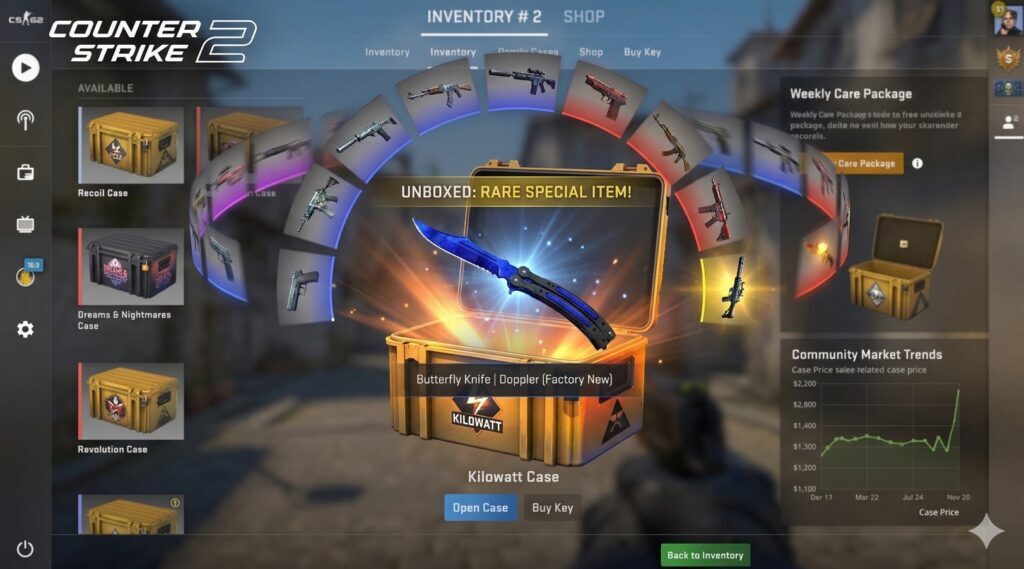This screenshot has height=569, width=1024.
Task: Open the watch TV sidebar icon
Action: (25, 224)
